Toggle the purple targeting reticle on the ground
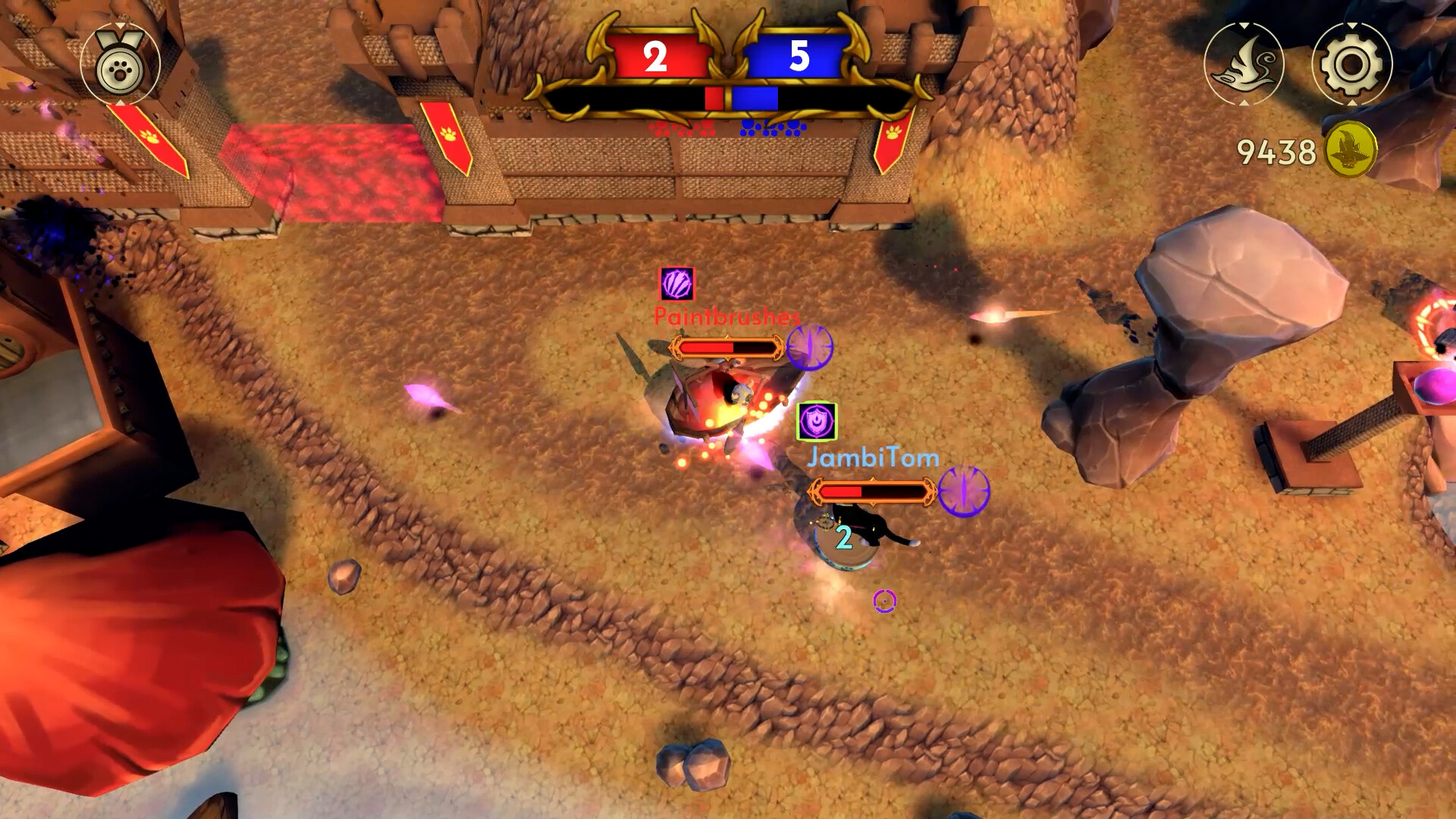The height and width of the screenshot is (819, 1456). (x=884, y=600)
